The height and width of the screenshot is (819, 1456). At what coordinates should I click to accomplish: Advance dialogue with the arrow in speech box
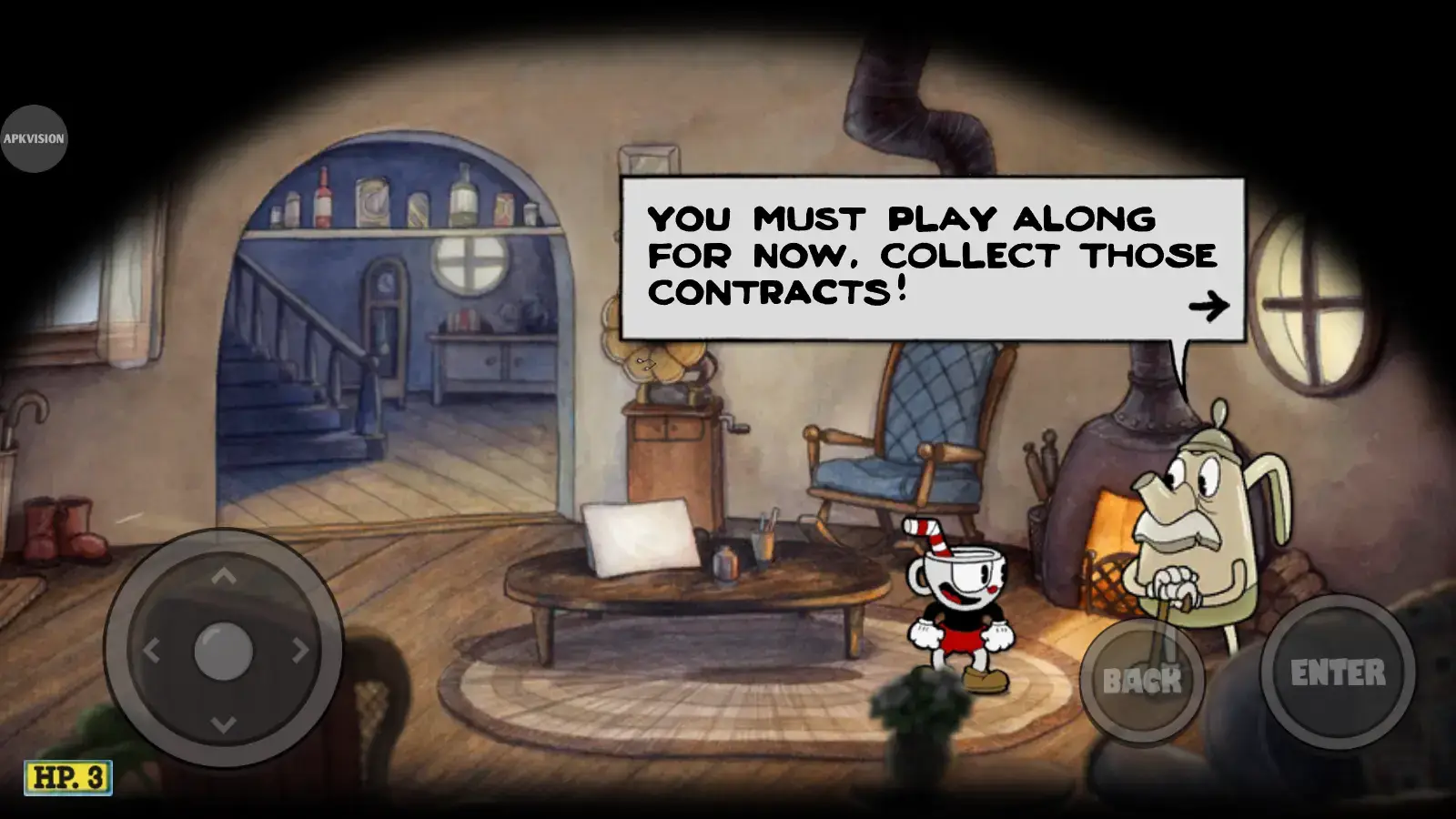[x=1208, y=306]
